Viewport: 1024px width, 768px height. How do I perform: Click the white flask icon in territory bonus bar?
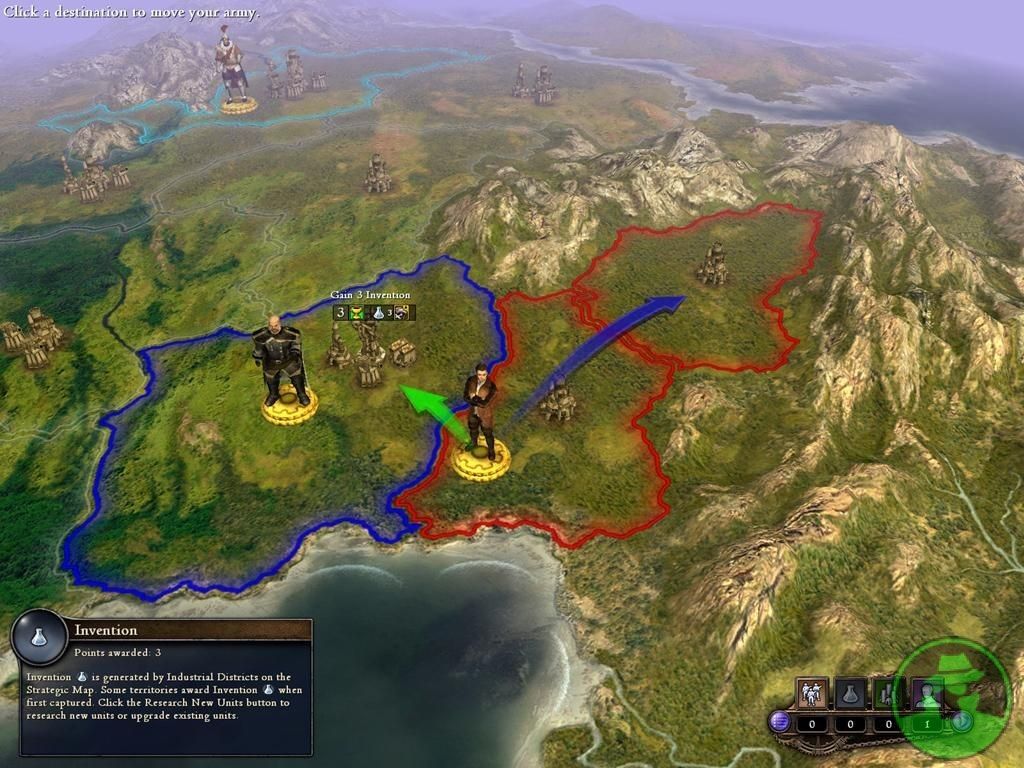click(380, 313)
